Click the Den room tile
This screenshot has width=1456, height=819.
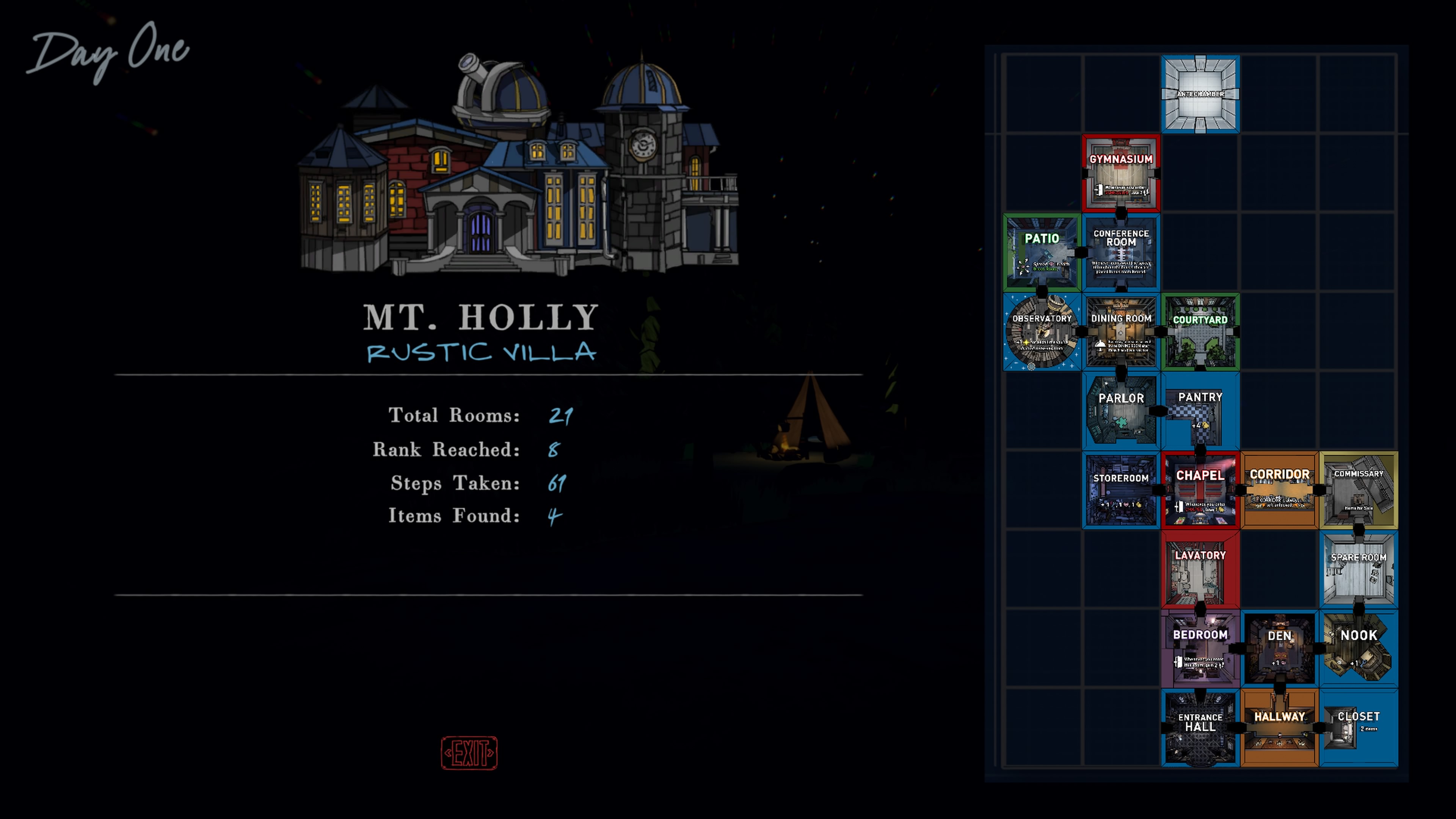[1279, 648]
